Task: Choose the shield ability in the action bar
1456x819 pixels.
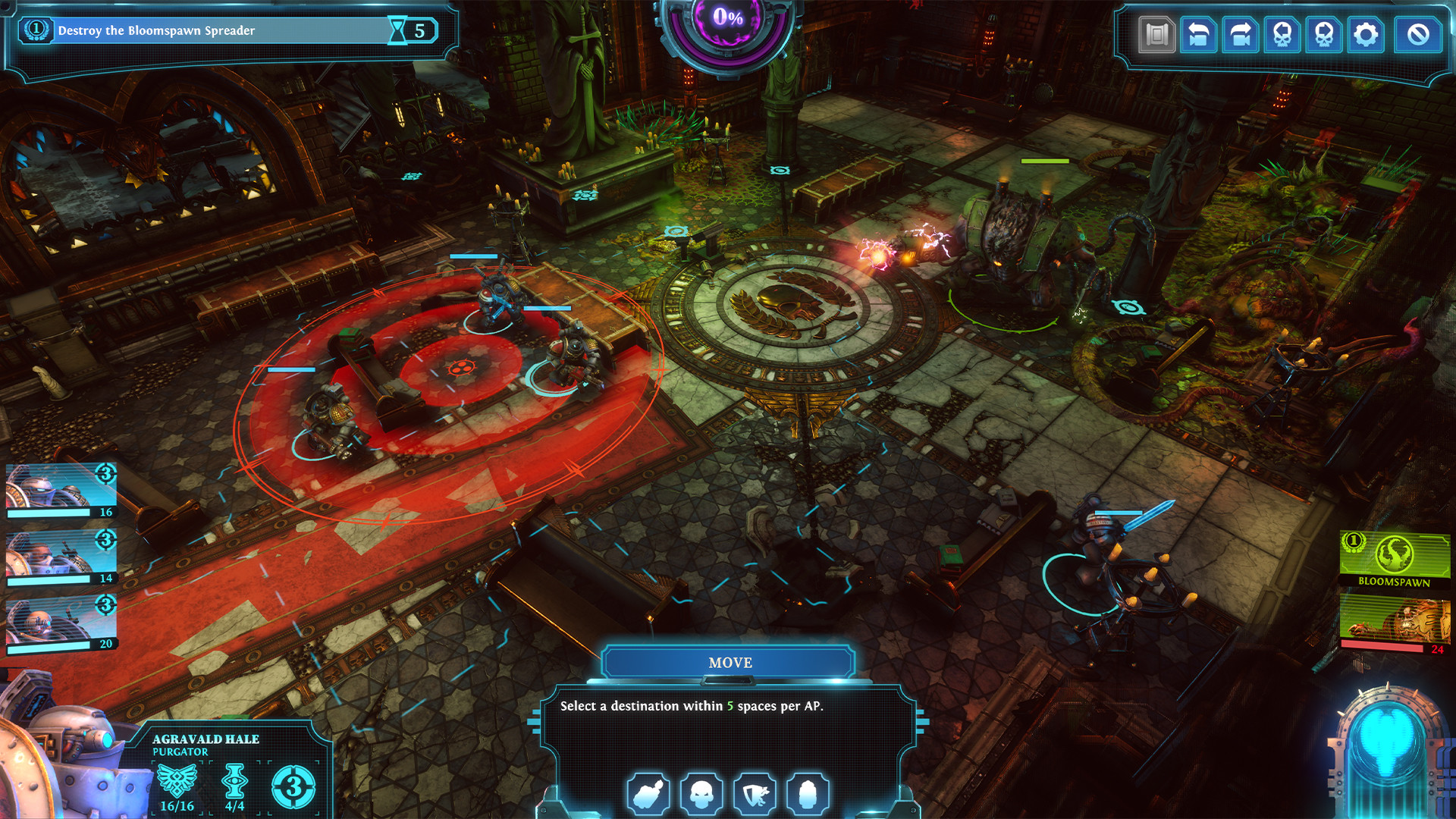Action: click(756, 795)
